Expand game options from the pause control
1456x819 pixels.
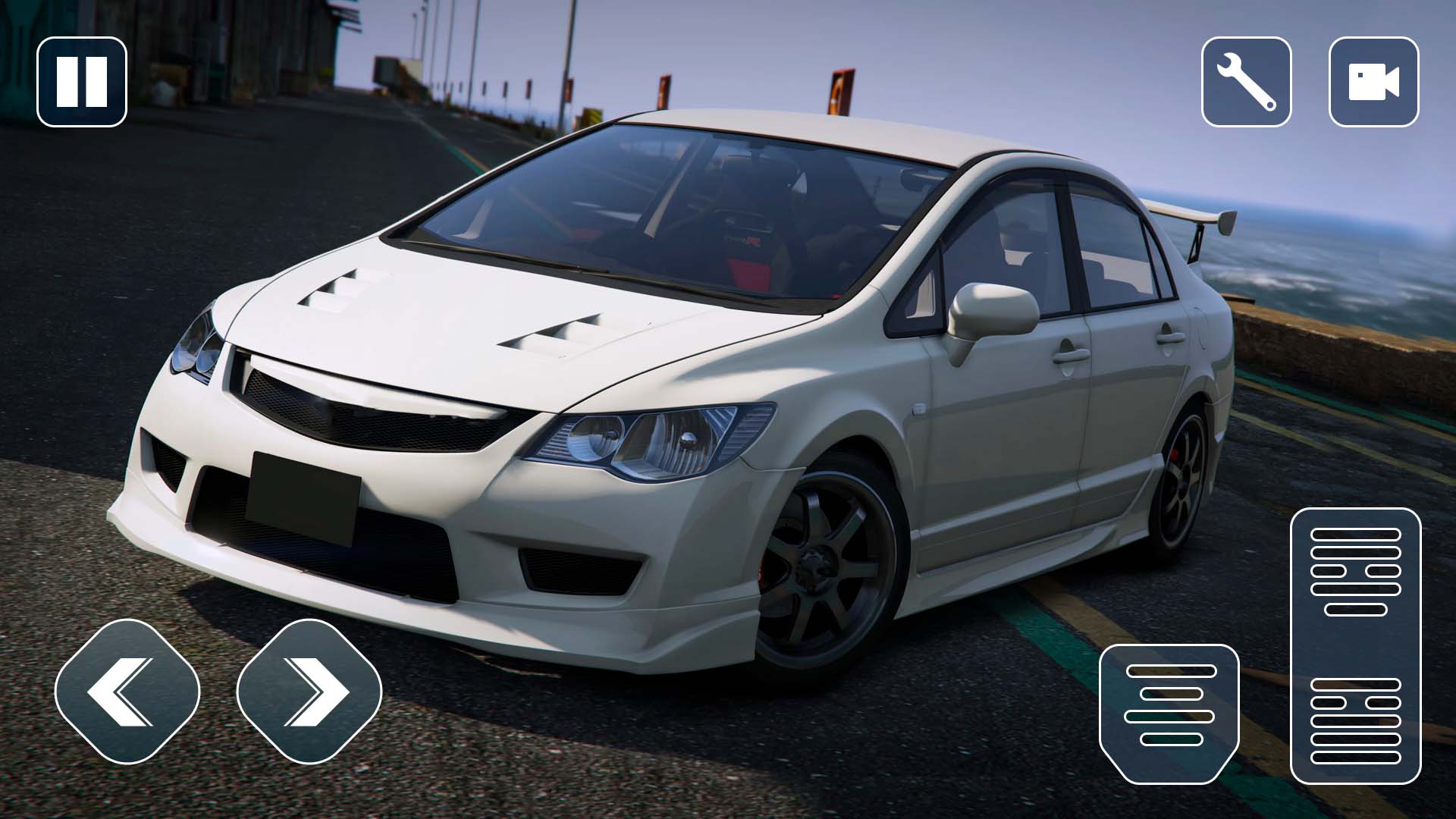[81, 80]
